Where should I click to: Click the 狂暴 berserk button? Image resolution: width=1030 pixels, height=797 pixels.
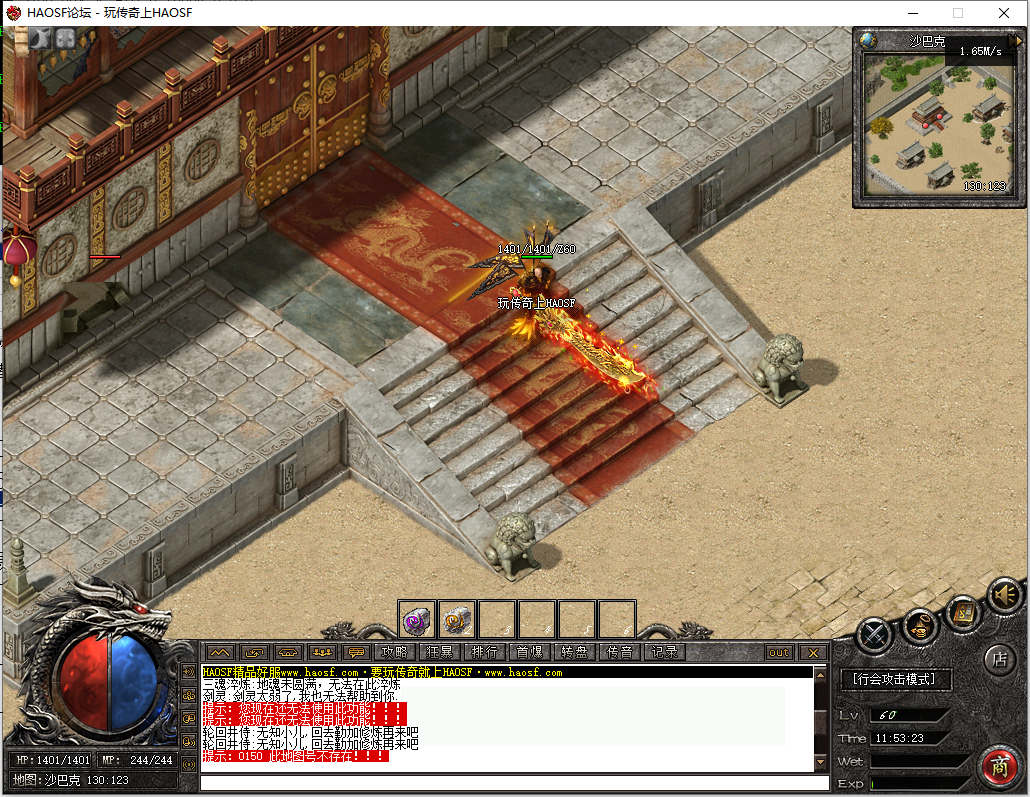439,652
